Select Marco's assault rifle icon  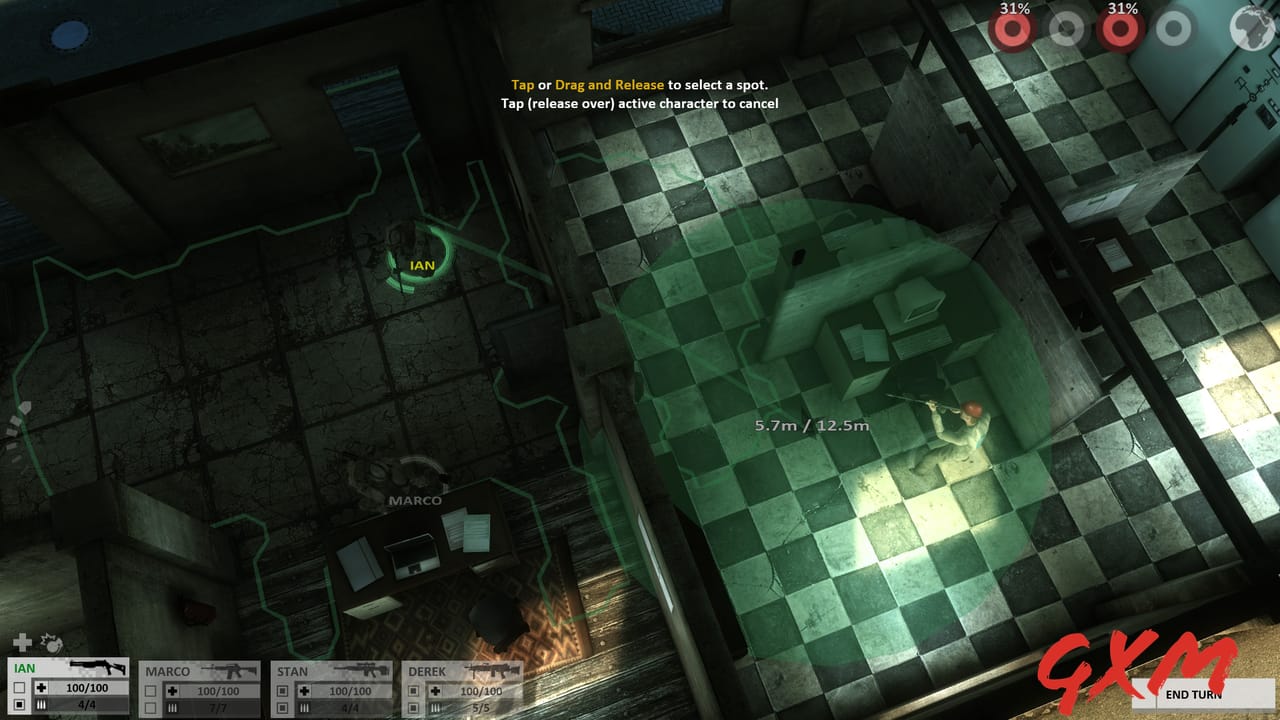click(230, 670)
